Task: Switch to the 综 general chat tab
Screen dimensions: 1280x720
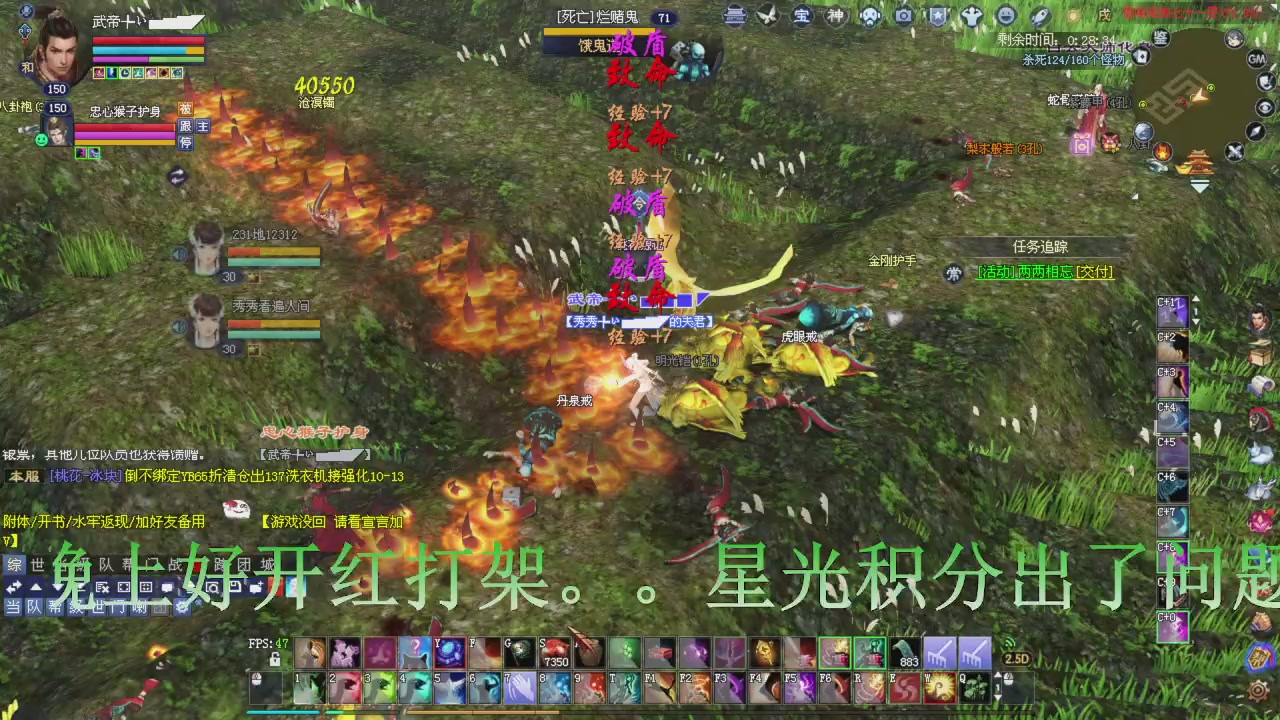Action: (x=14, y=565)
